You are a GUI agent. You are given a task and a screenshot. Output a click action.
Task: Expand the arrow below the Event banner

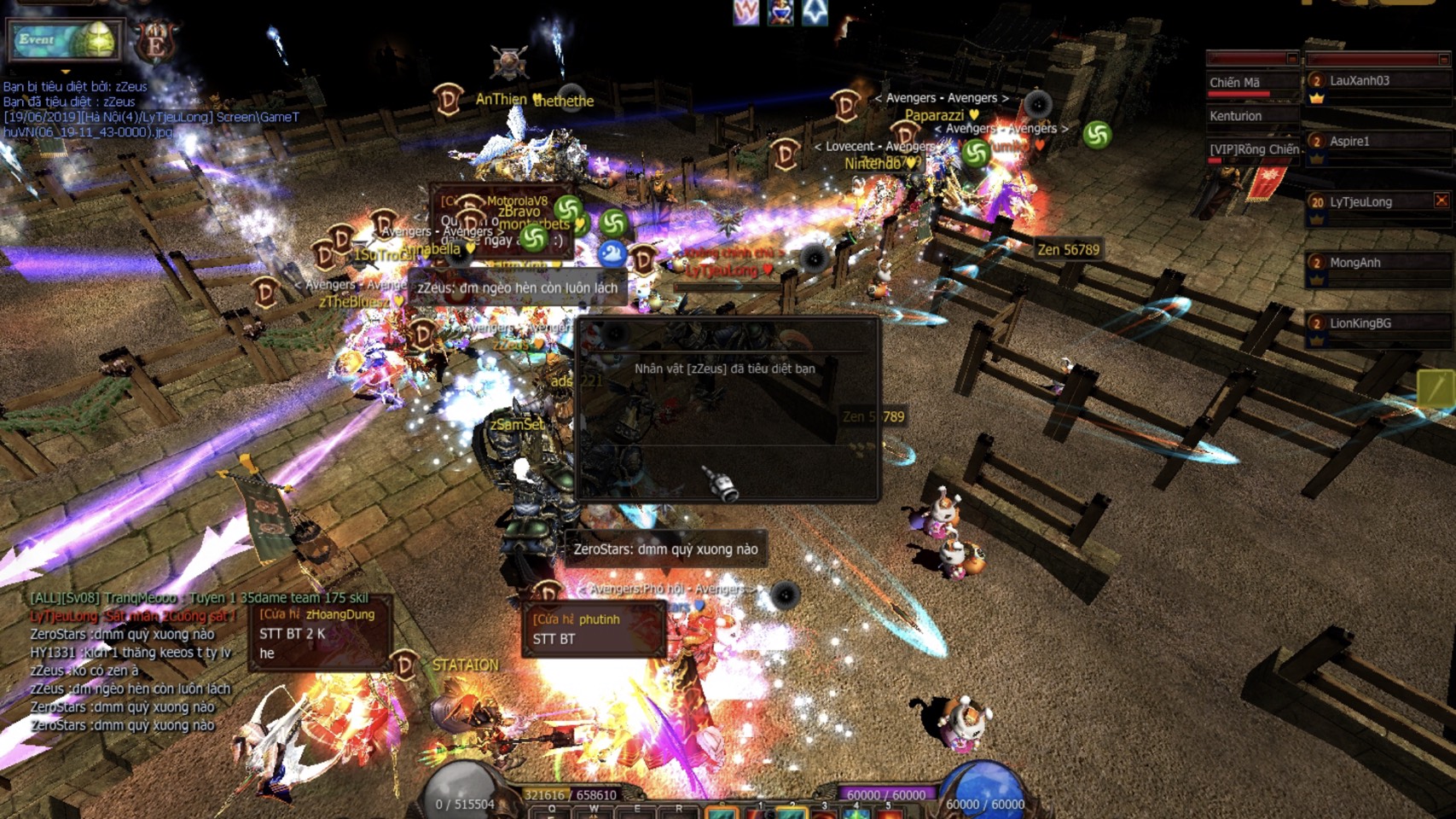click(x=66, y=72)
